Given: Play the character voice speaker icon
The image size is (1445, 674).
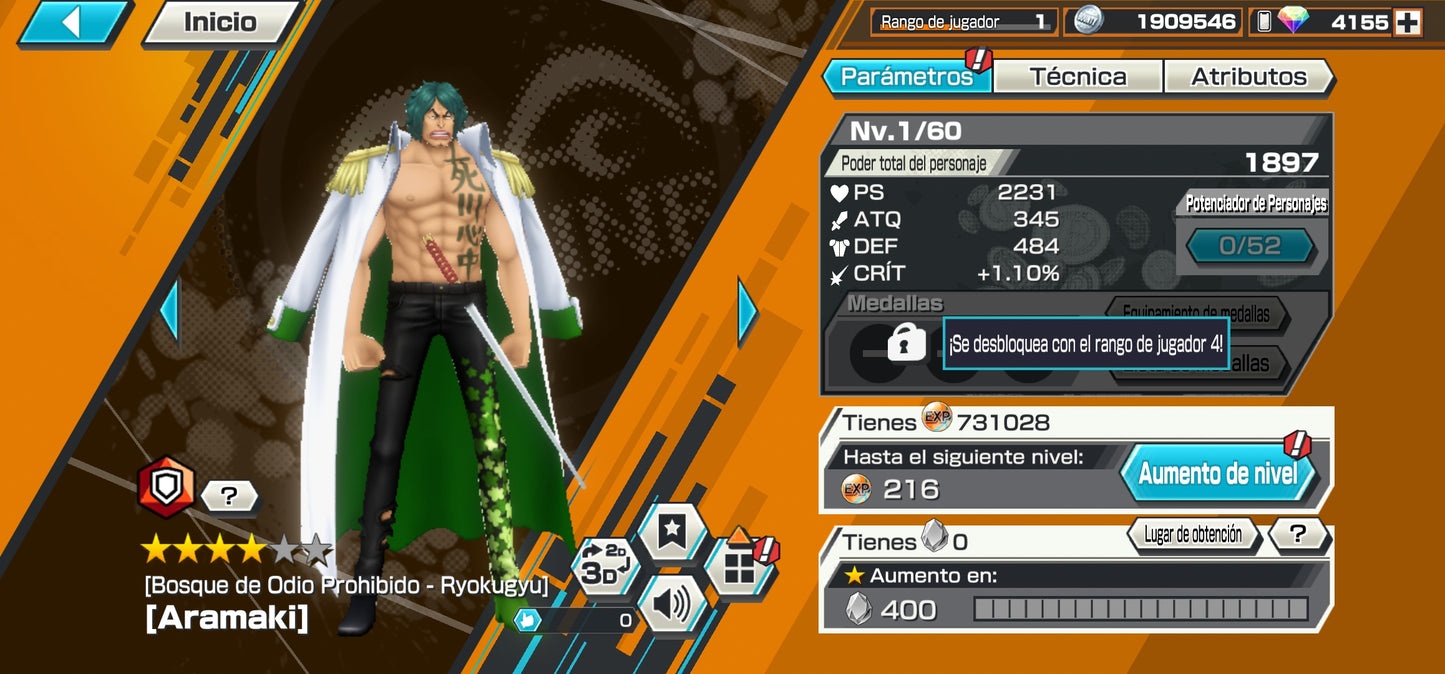Looking at the screenshot, I should [x=672, y=603].
